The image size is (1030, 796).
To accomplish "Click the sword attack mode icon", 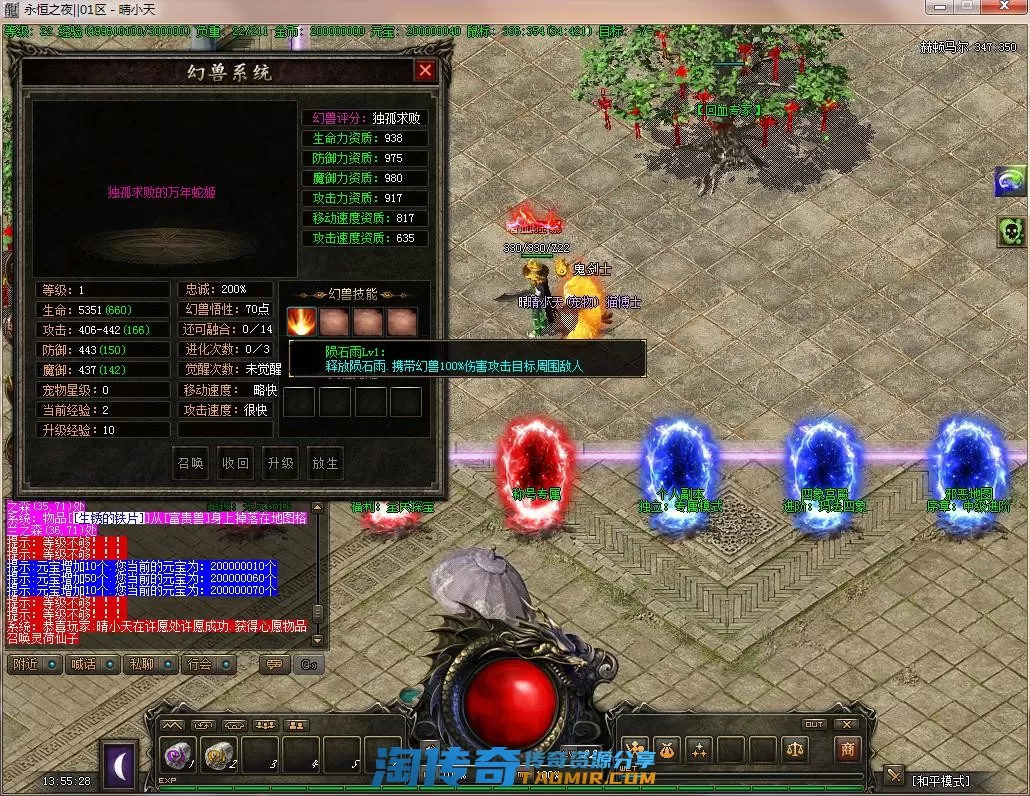I will [893, 776].
